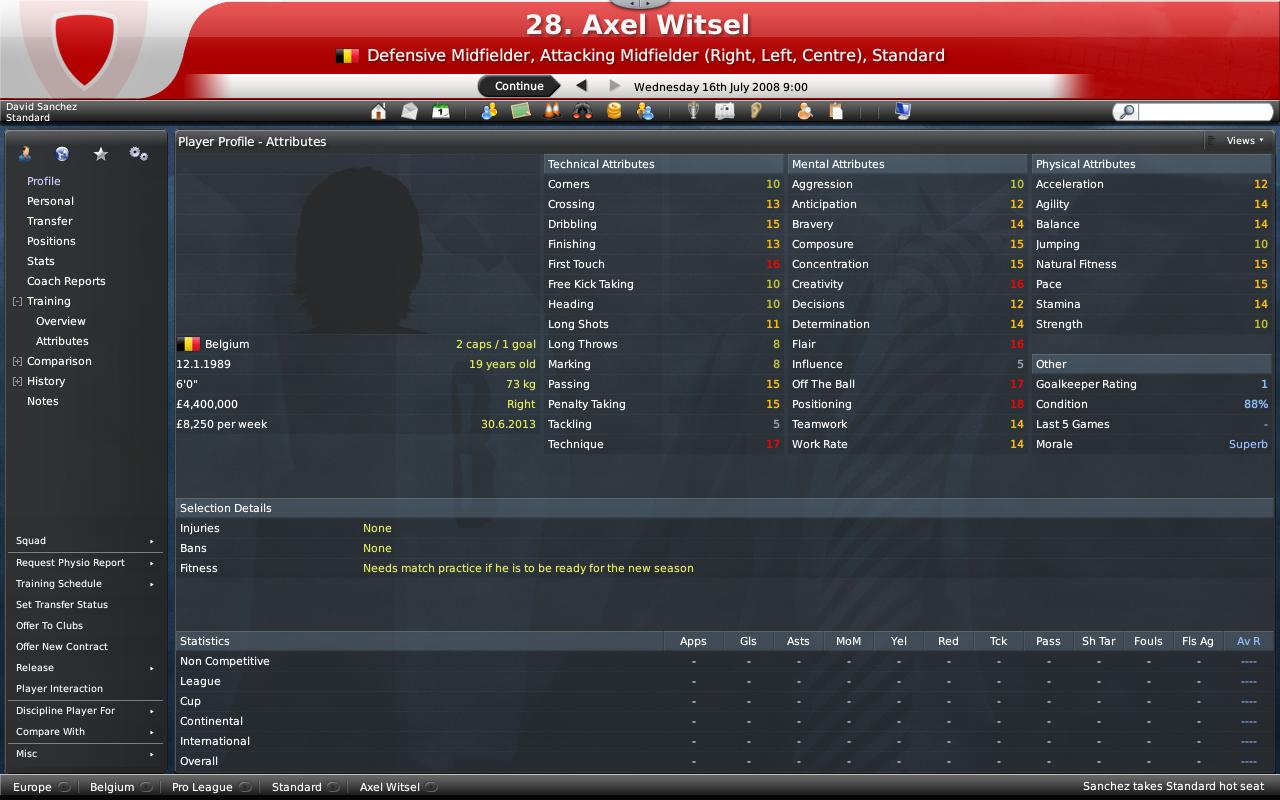Screen dimensions: 1280x800
Task: Expand the History section in sidebar
Action: (x=18, y=381)
